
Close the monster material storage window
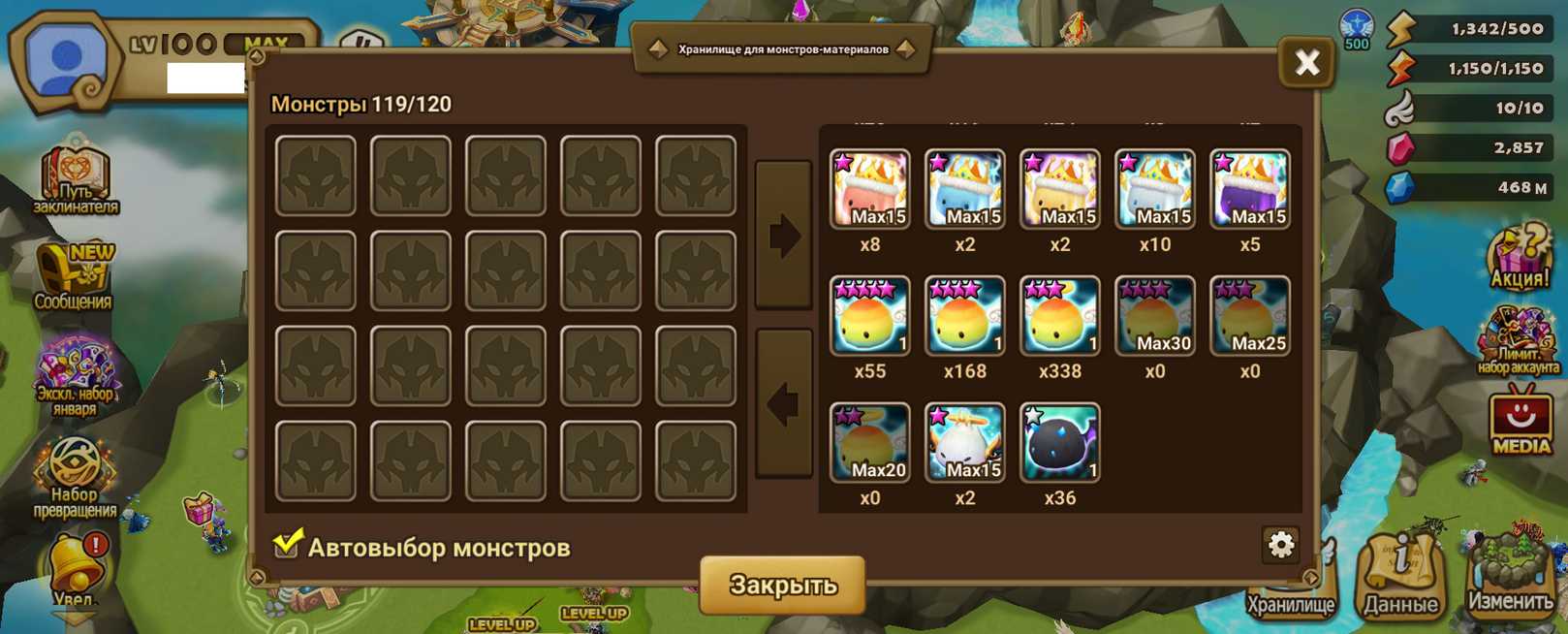[1306, 64]
